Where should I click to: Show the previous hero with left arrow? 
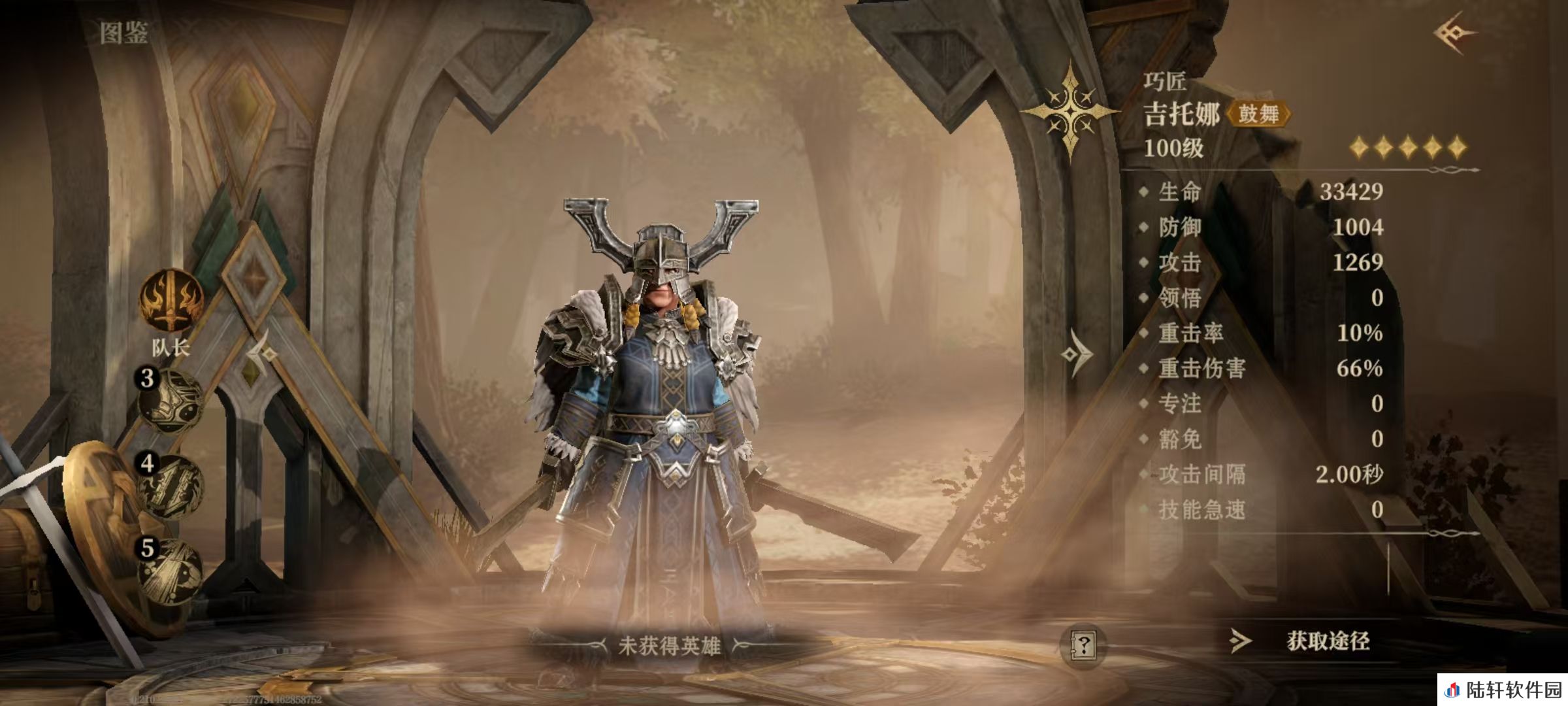tap(263, 354)
